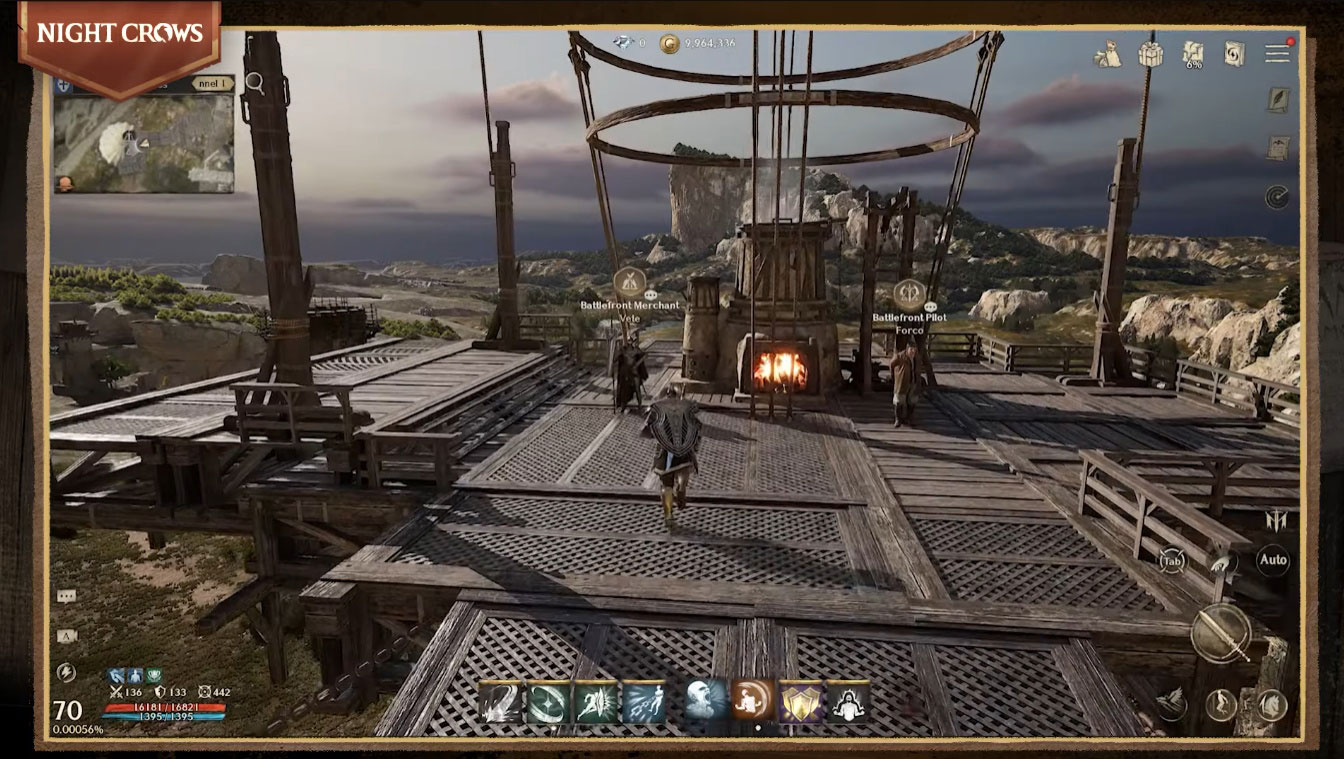Activate the meditating figure aura skill
Screen dimensions: 1344x759
point(848,702)
